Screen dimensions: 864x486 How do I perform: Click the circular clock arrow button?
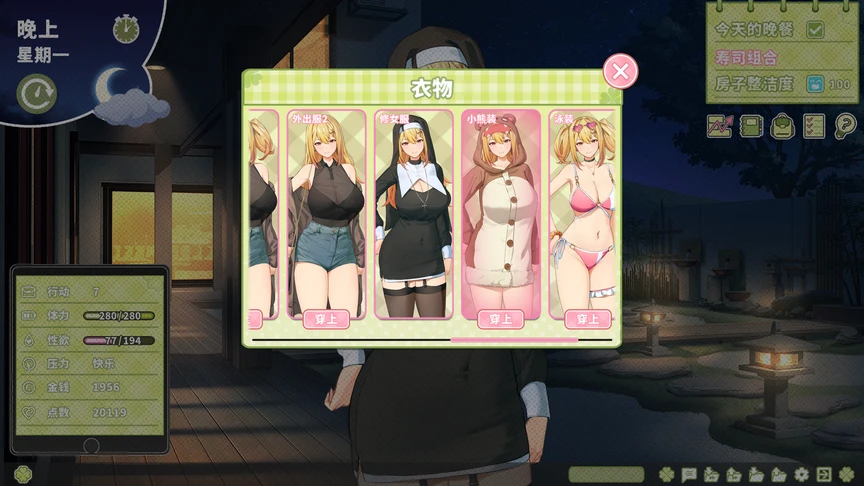(x=37, y=94)
